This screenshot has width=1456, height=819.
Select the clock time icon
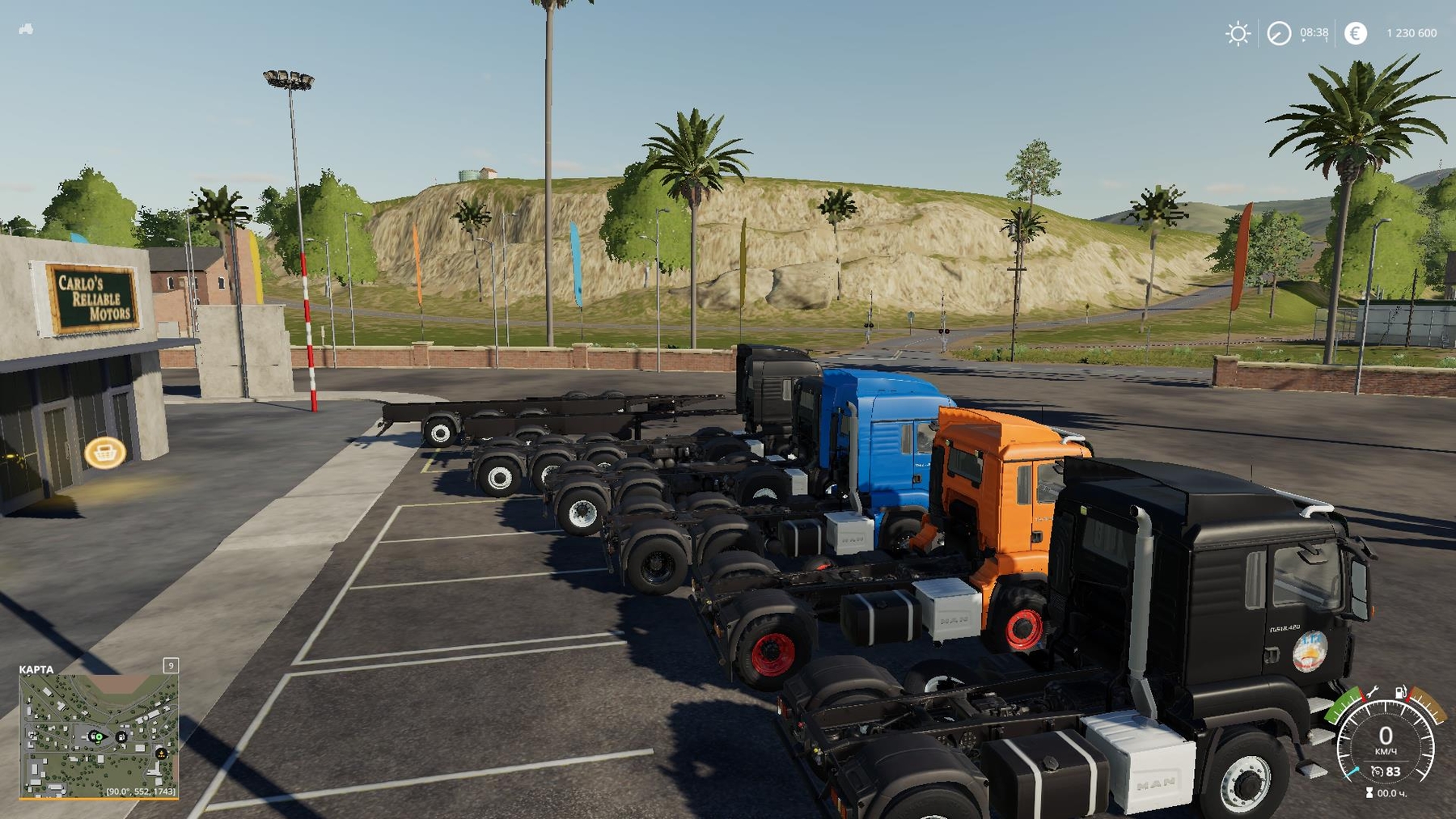coord(1279,34)
